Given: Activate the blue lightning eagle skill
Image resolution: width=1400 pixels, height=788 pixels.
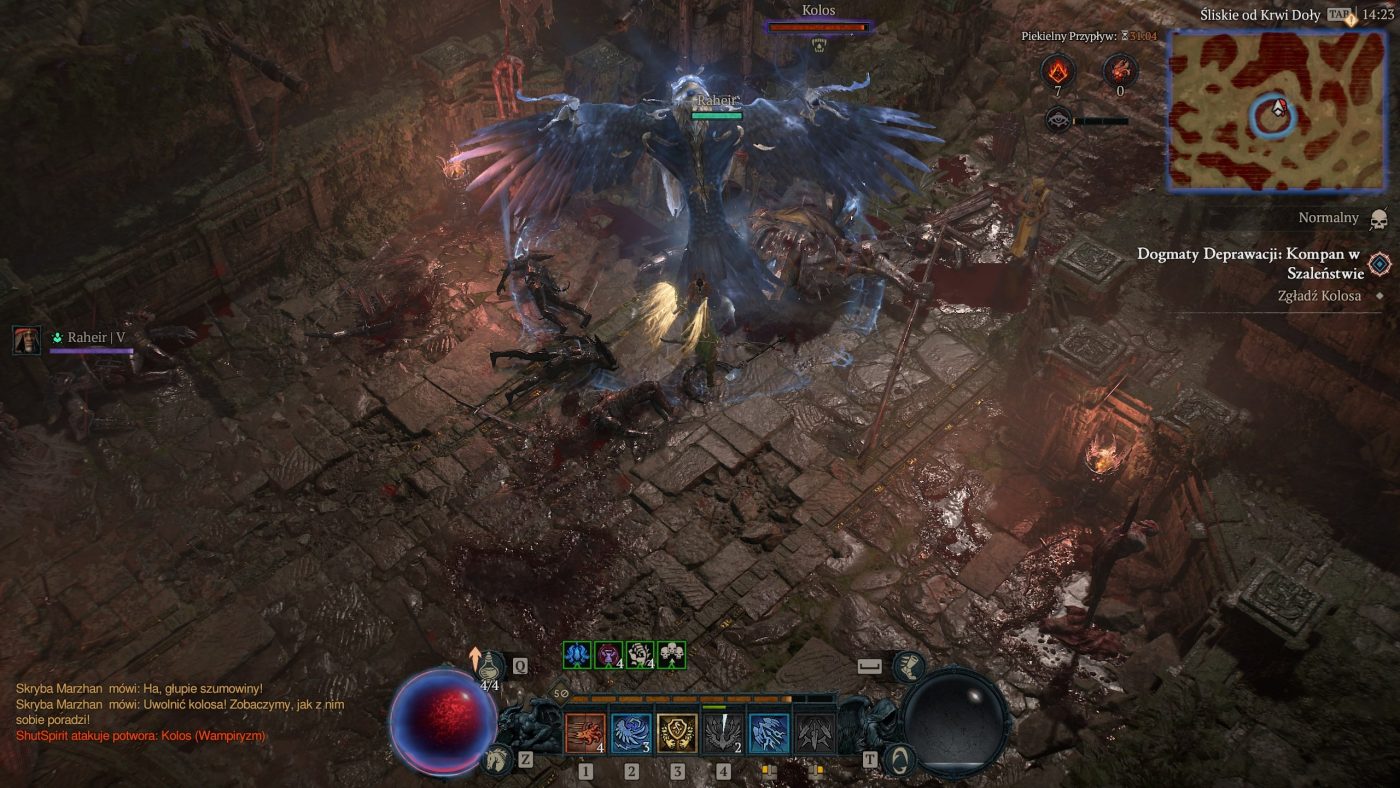Looking at the screenshot, I should click(769, 733).
